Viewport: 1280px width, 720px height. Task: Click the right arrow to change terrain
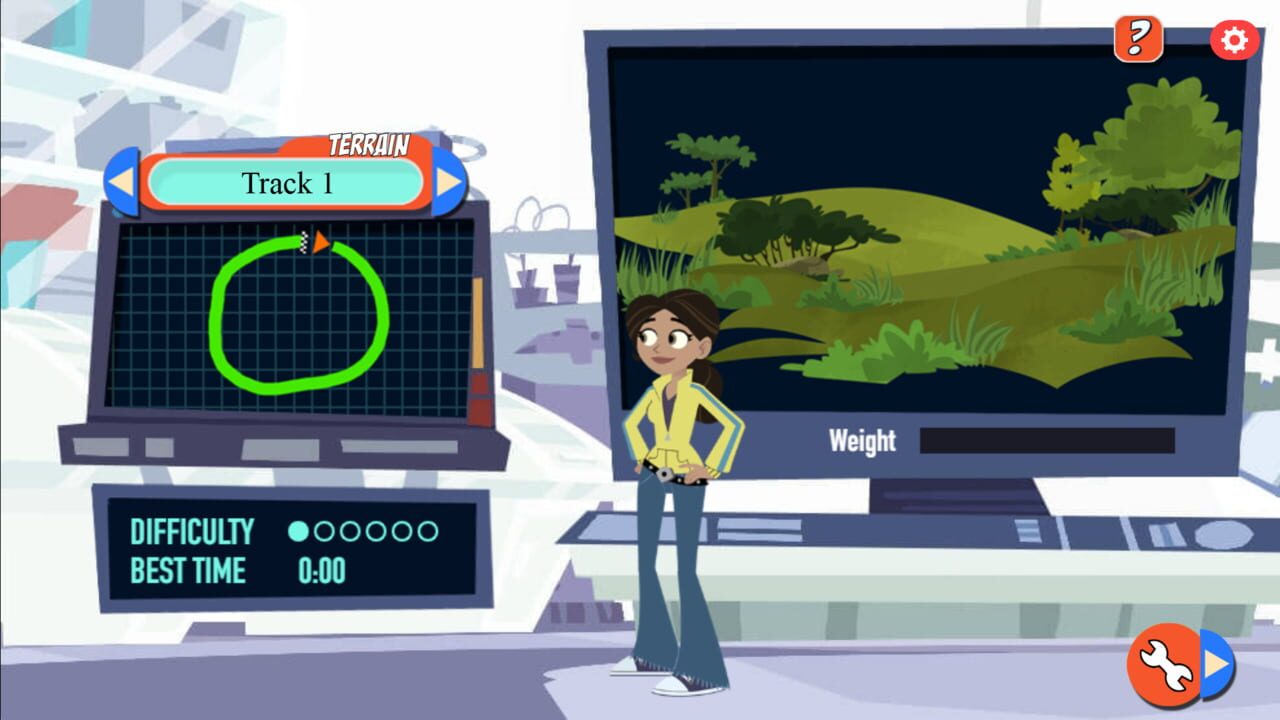point(447,183)
